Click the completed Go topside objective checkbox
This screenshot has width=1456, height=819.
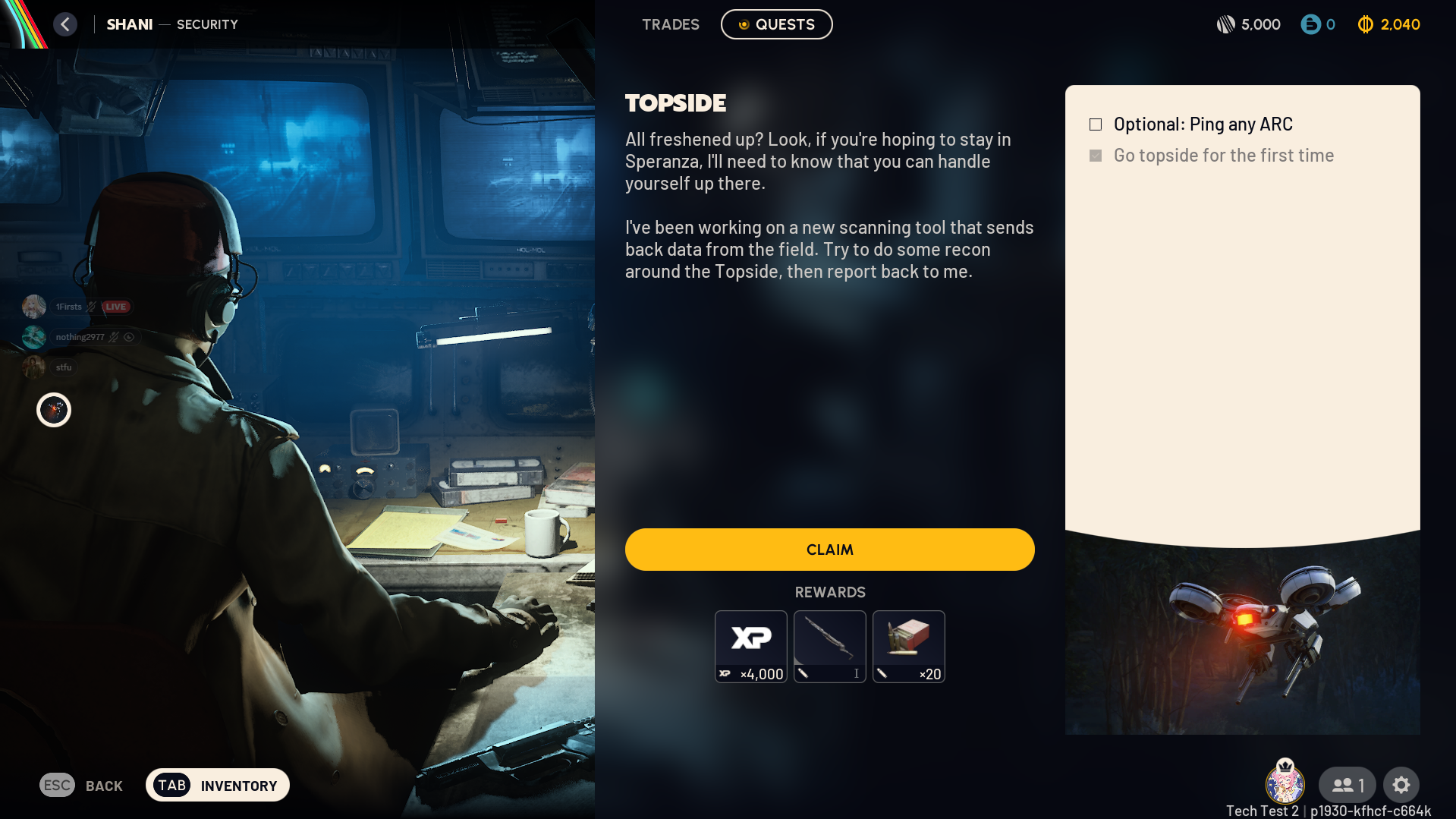point(1096,155)
